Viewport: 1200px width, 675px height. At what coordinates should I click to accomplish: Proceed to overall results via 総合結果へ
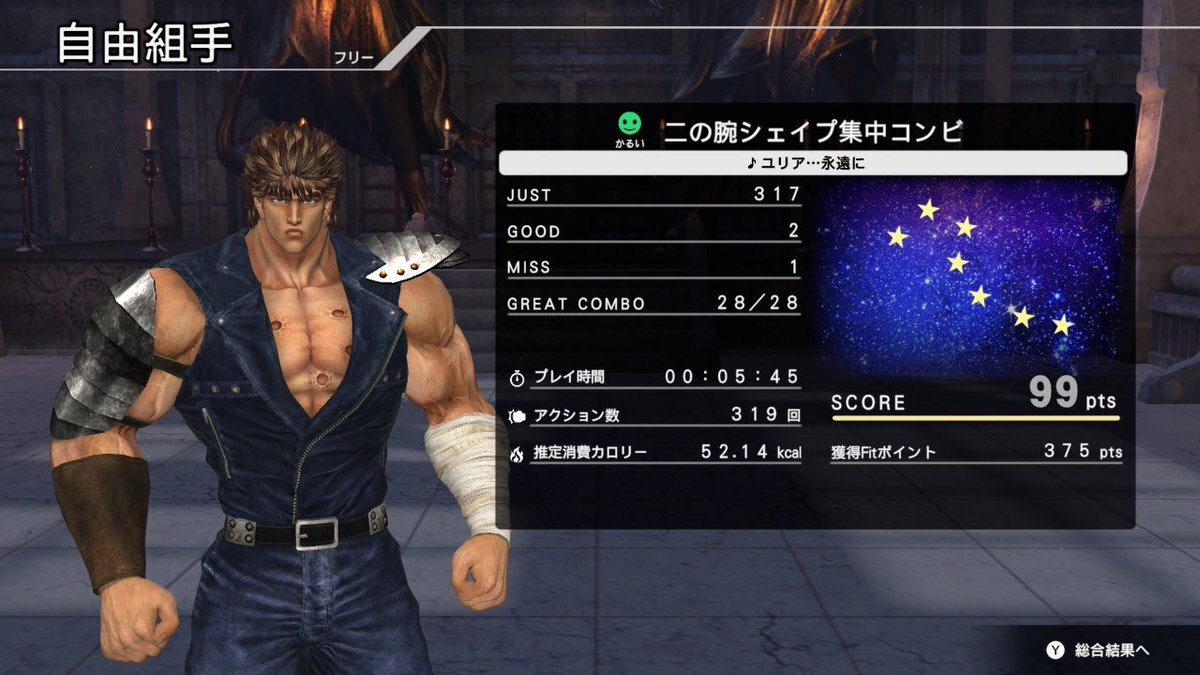click(x=1098, y=650)
